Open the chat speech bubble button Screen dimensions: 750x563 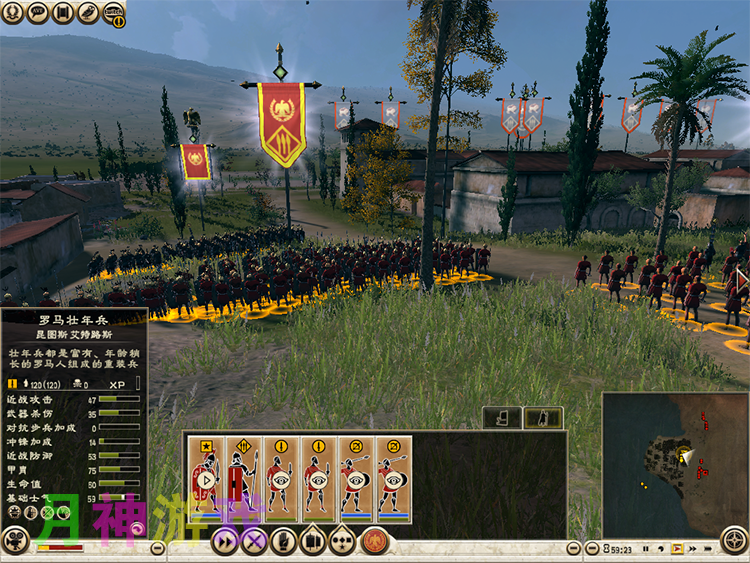point(38,13)
